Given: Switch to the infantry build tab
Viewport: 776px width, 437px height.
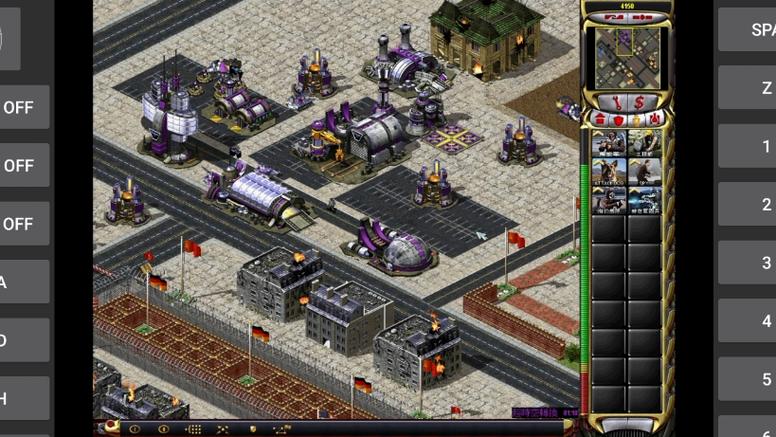Looking at the screenshot, I should click(636, 119).
